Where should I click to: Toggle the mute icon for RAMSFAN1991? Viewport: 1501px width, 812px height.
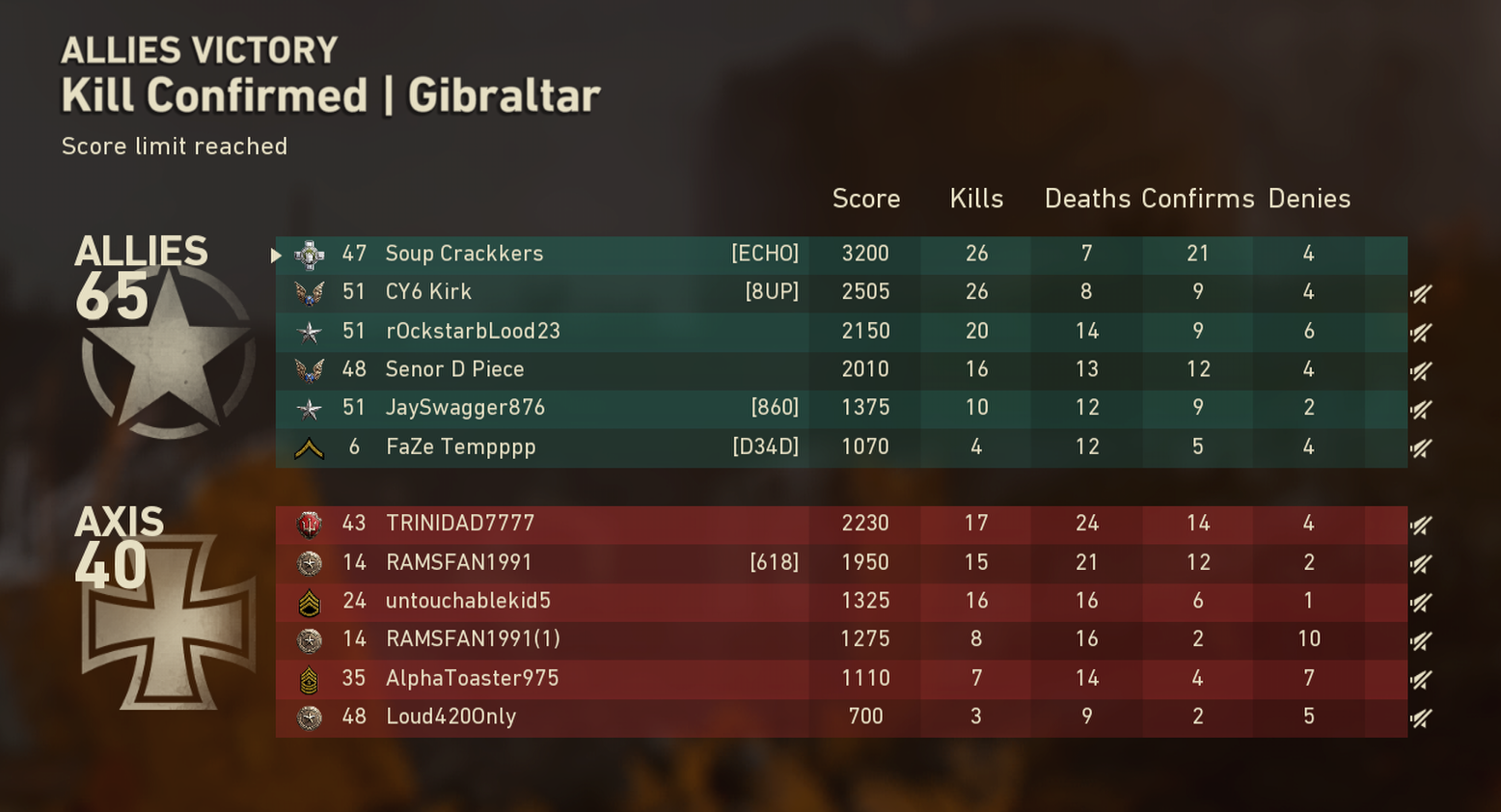point(1421,562)
